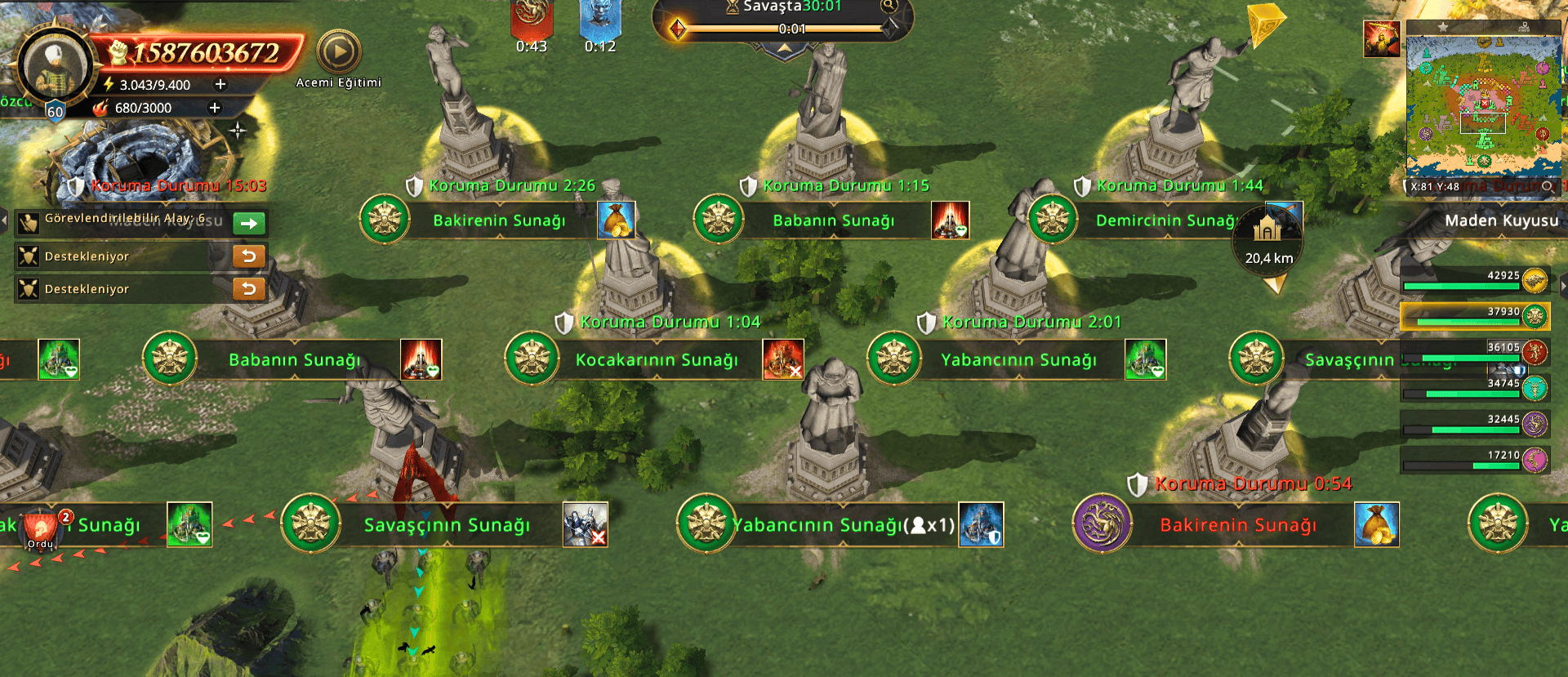The image size is (1568, 677).
Task: Select Yabancının Sunağı showing x1 occupant
Action: click(x=843, y=525)
